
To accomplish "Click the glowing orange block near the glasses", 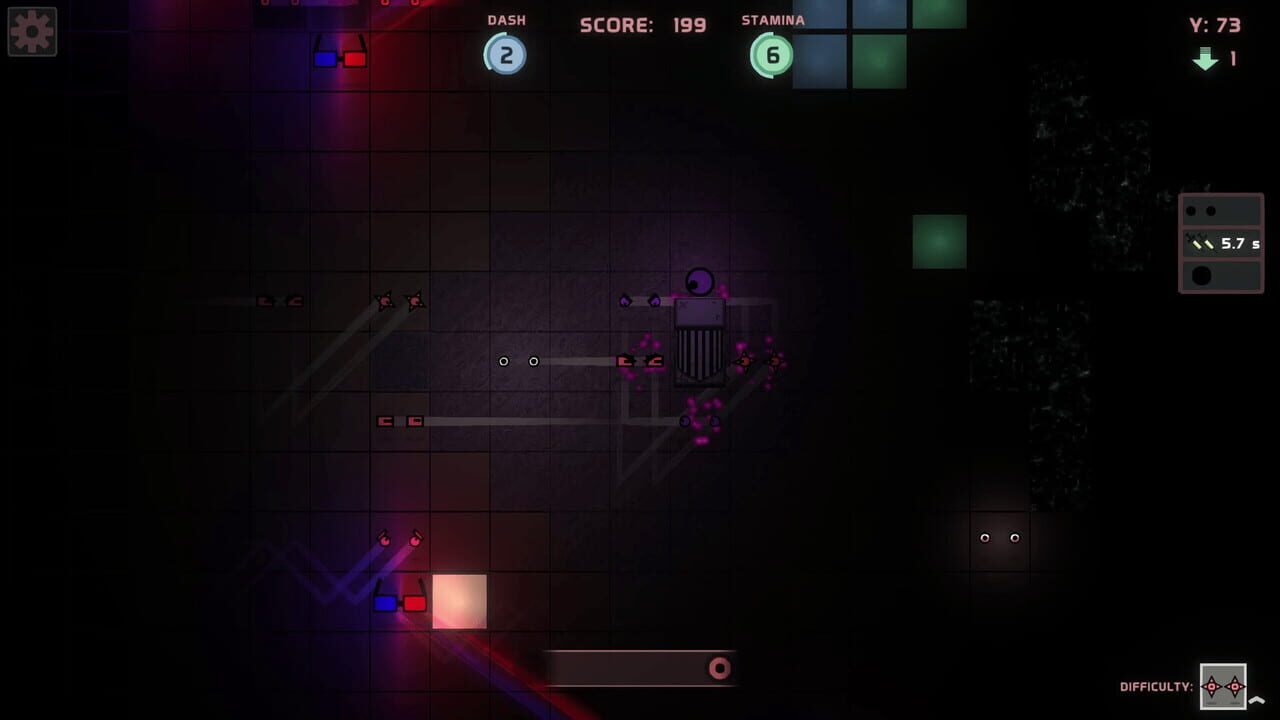I will tap(459, 601).
